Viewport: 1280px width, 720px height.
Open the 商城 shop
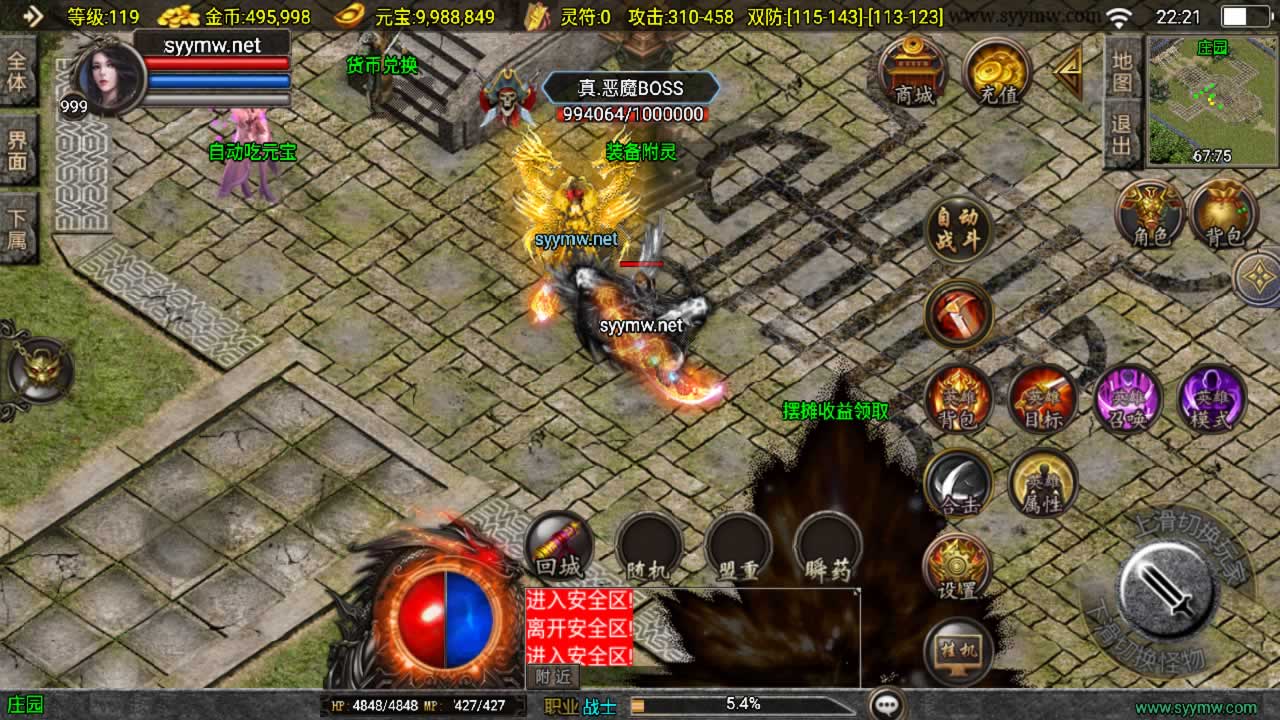[x=912, y=70]
